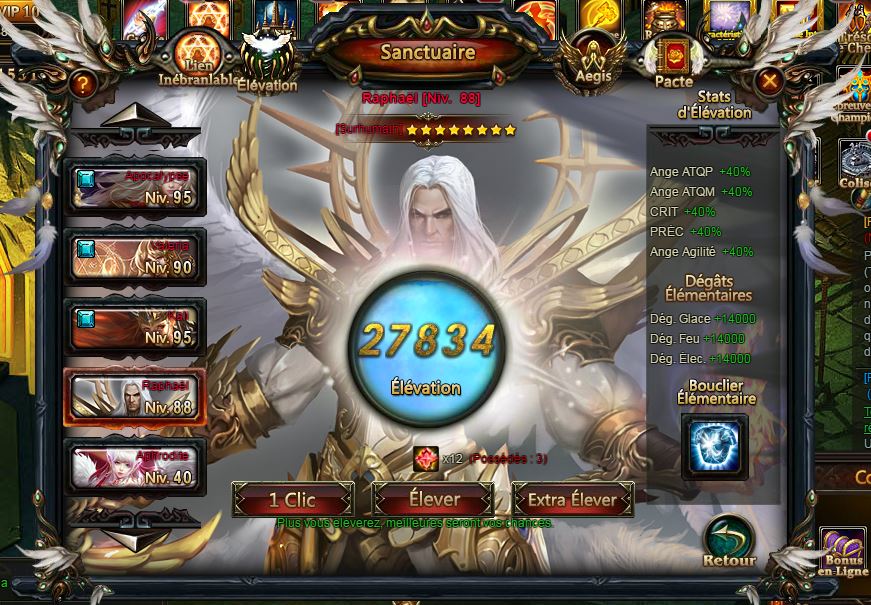Choose Aphrodite level 40 angel

(134, 467)
